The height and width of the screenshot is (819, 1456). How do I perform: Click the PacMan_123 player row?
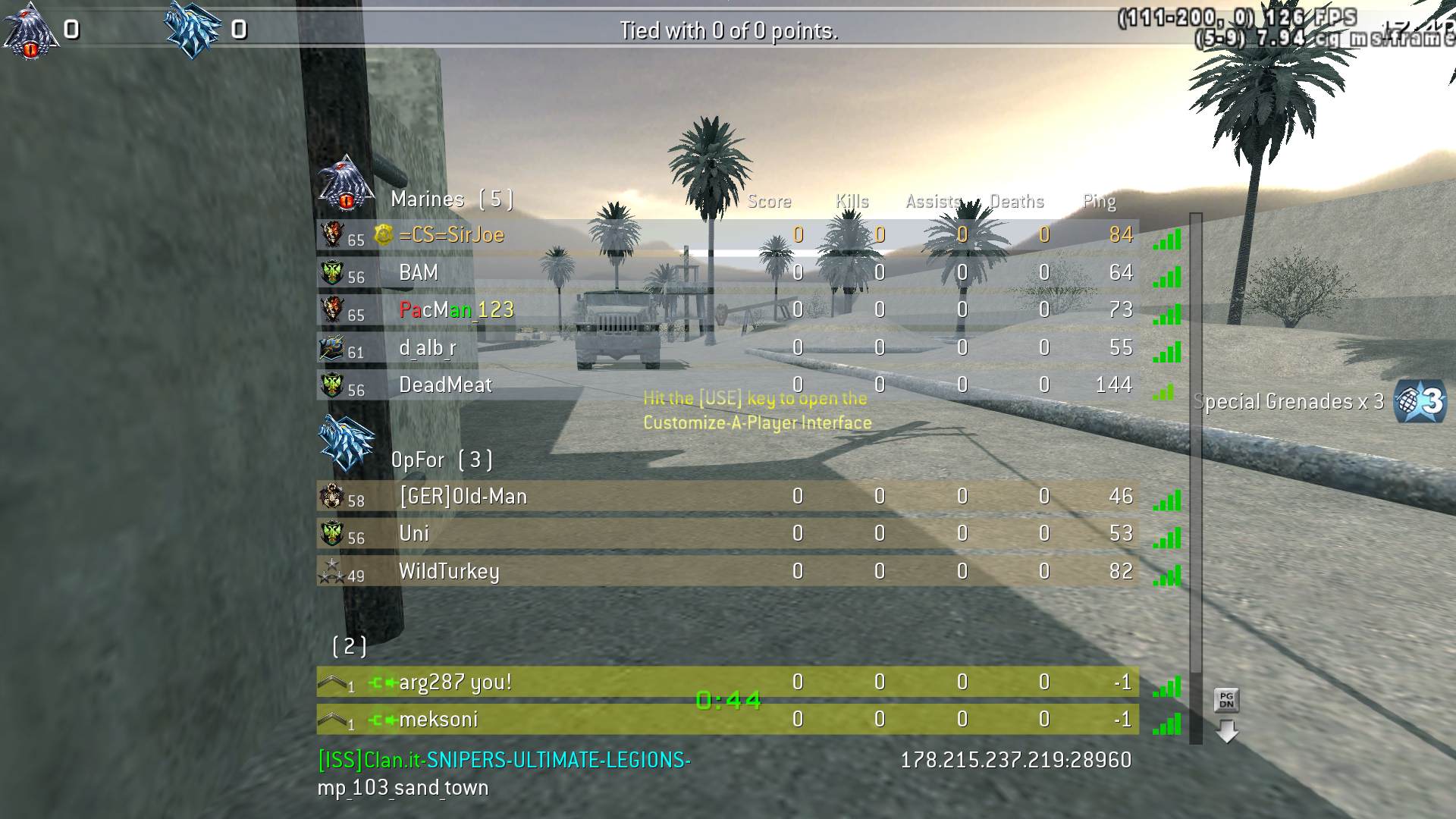(x=726, y=310)
